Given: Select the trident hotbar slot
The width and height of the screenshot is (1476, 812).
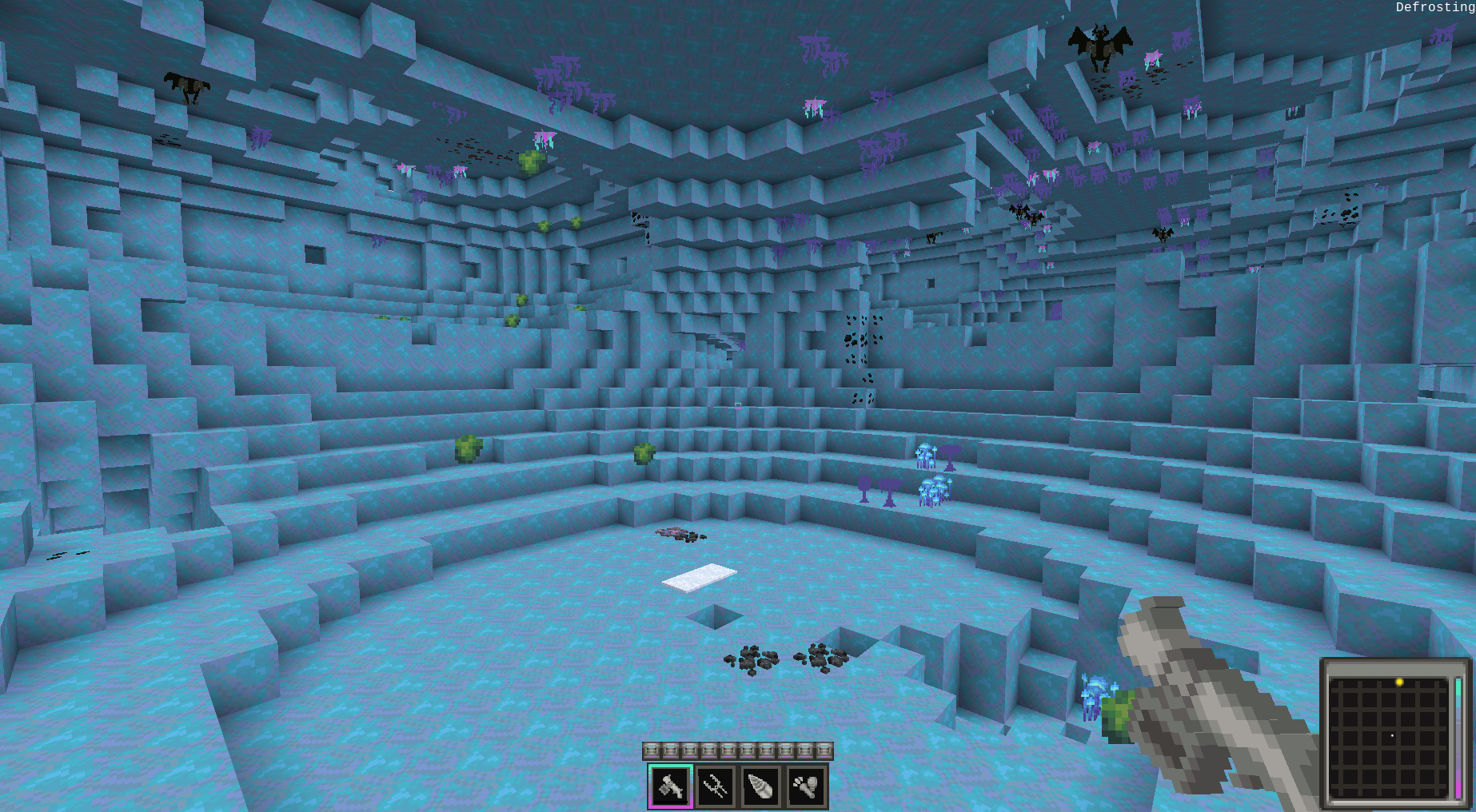Looking at the screenshot, I should tap(716, 786).
